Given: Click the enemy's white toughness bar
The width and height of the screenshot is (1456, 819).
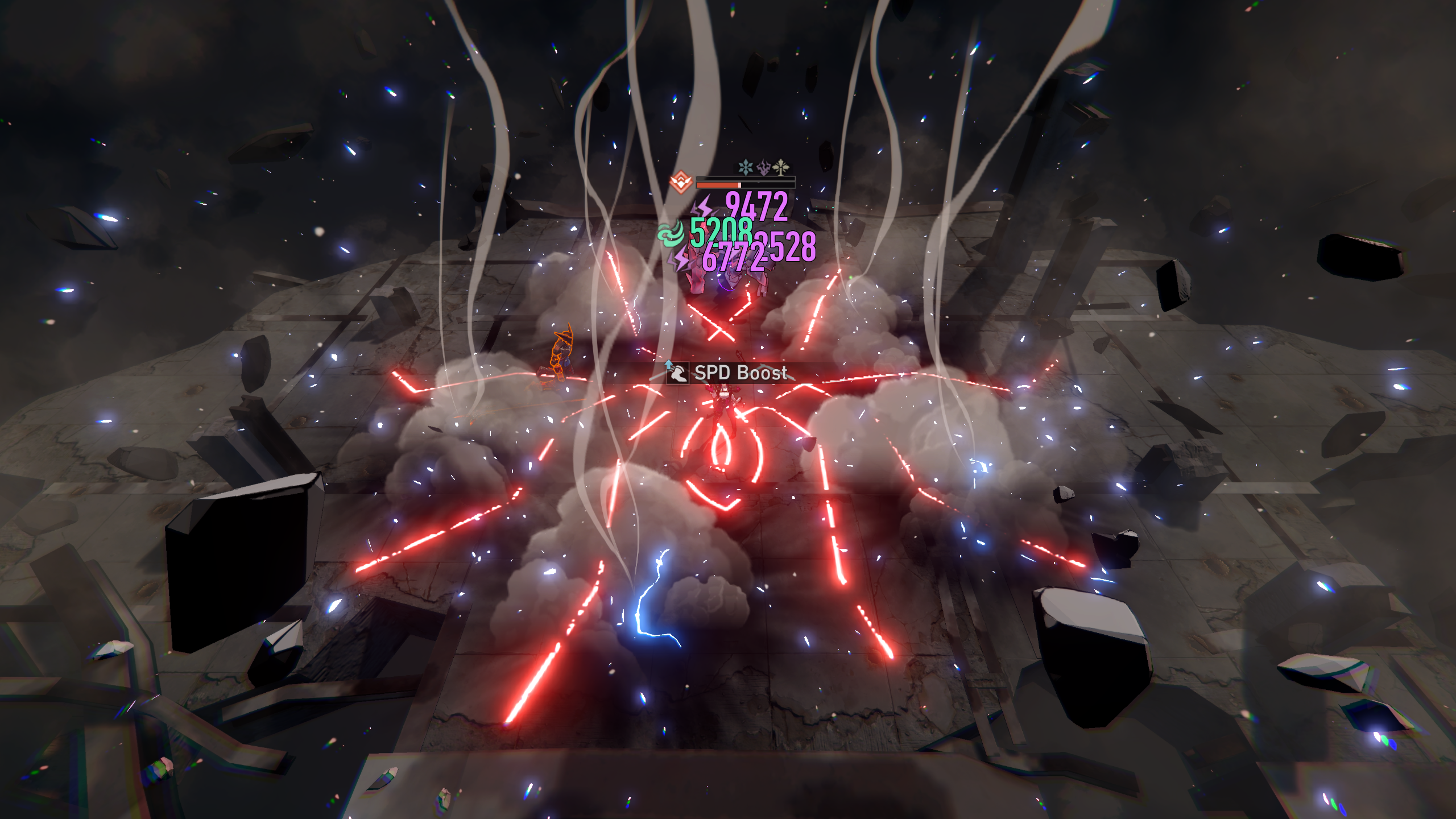Looking at the screenshot, I should click(745, 179).
